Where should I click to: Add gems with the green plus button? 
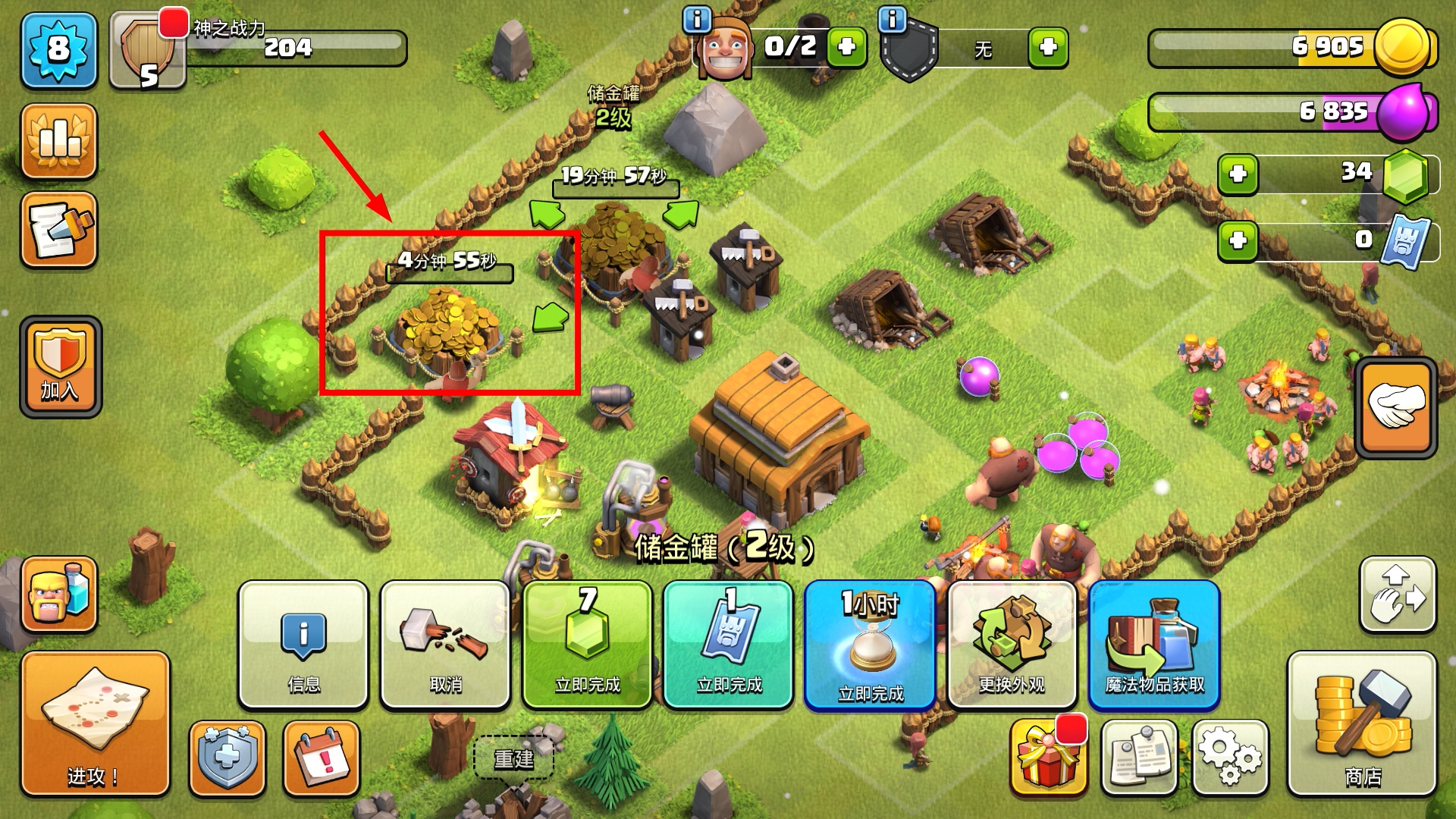[x=1238, y=174]
